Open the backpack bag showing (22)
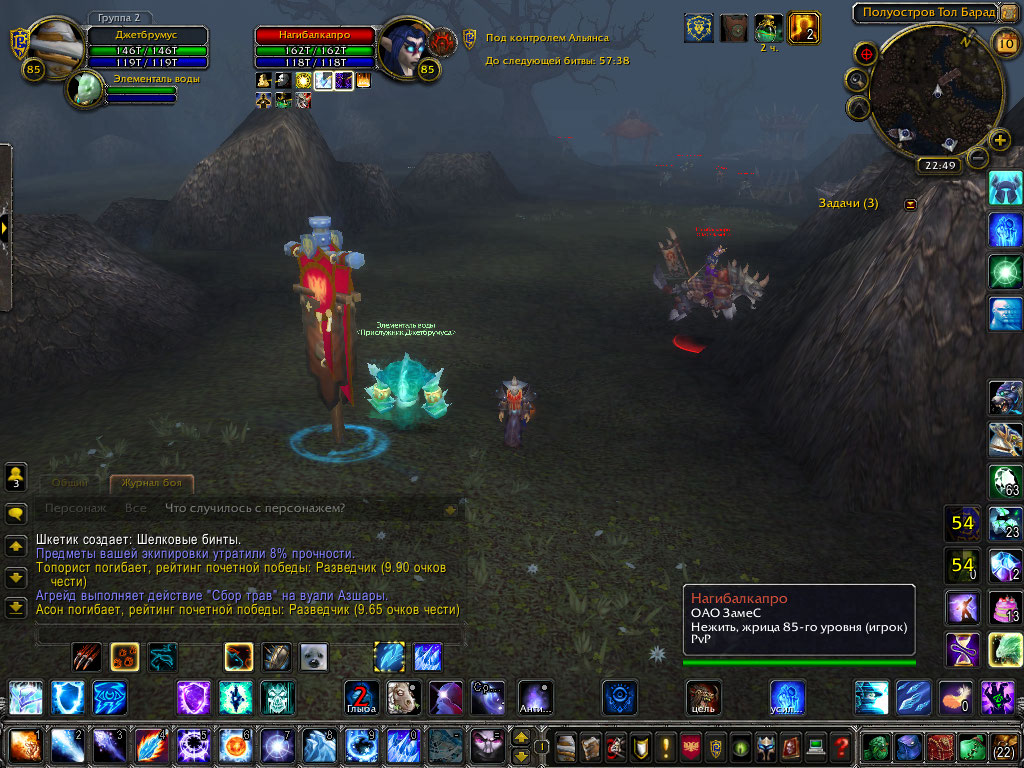Image resolution: width=1024 pixels, height=768 pixels. [1003, 746]
